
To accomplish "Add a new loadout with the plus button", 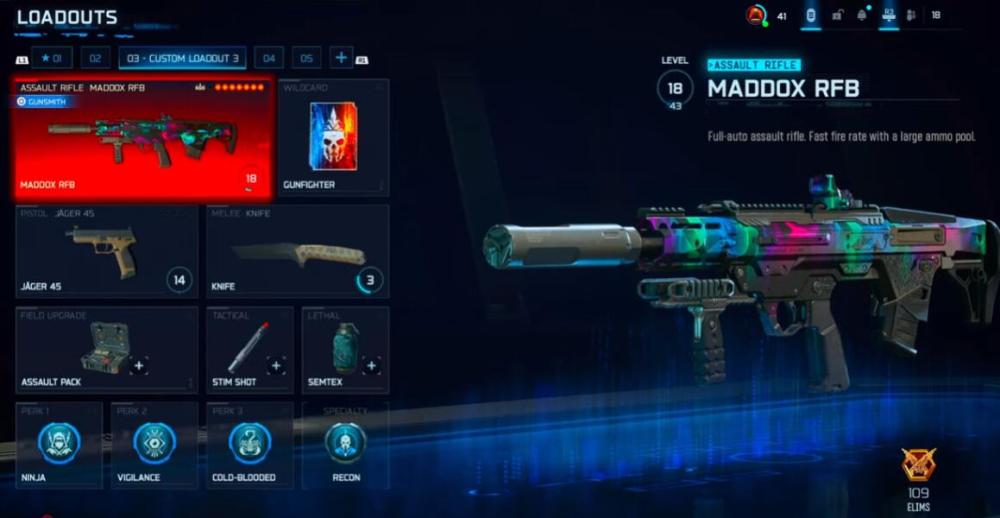I will pyautogui.click(x=341, y=58).
